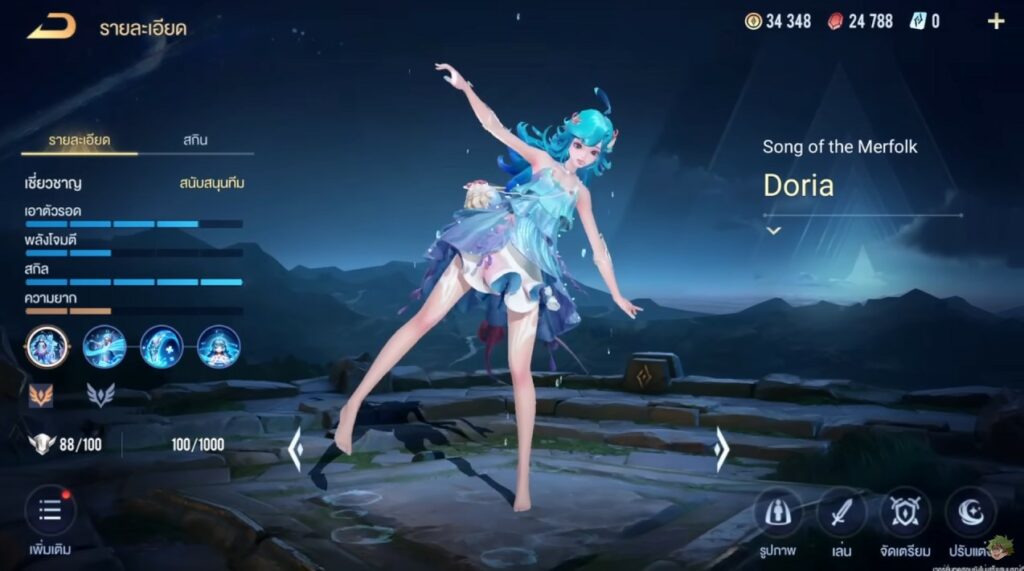Tap the เล่น (play) sword button

pos(841,513)
